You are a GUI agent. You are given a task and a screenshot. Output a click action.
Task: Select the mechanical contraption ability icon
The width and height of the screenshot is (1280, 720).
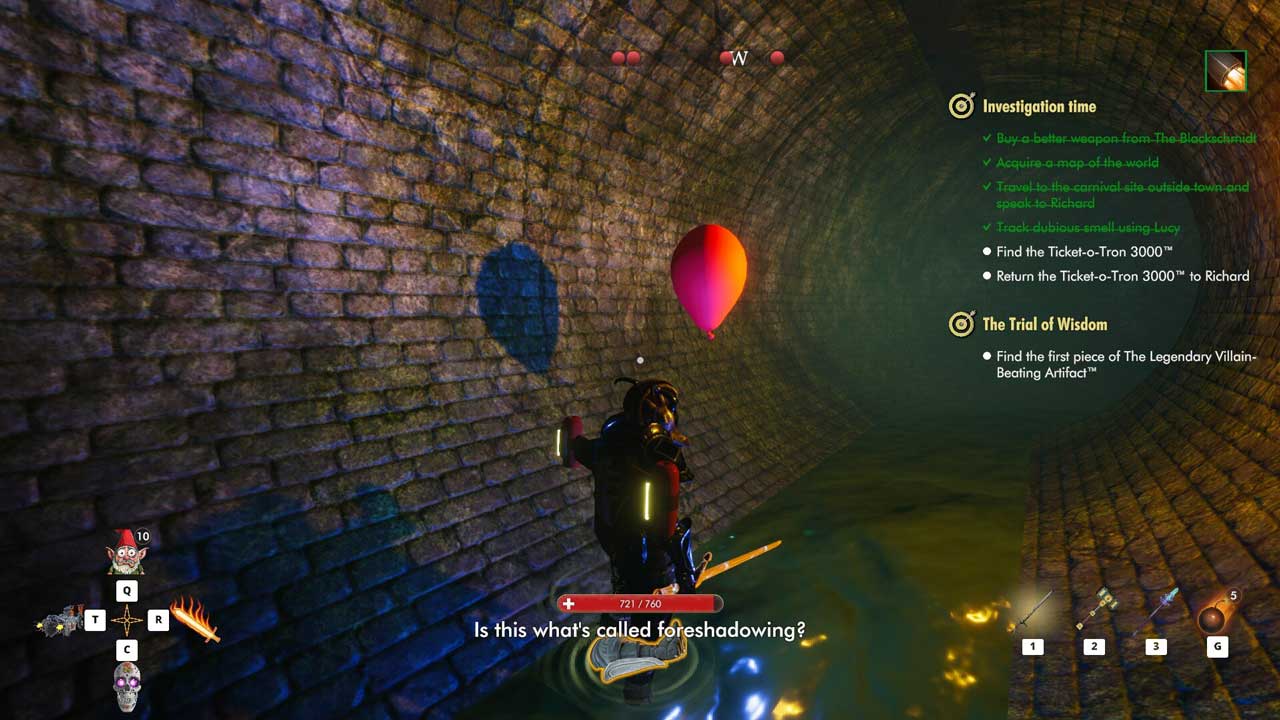click(x=59, y=621)
